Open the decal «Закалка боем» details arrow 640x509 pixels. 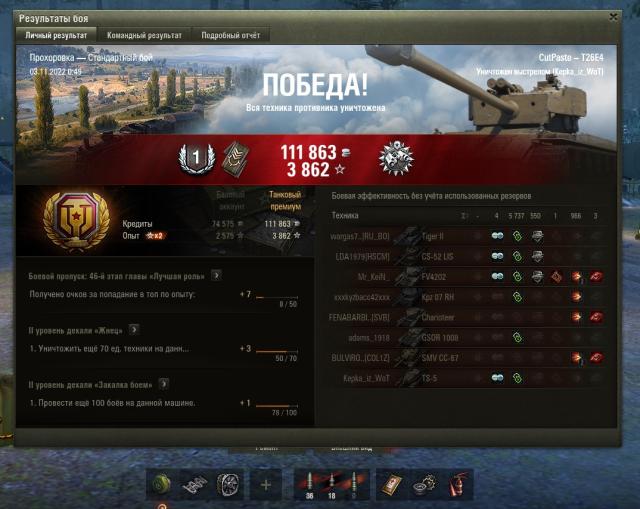[163, 382]
